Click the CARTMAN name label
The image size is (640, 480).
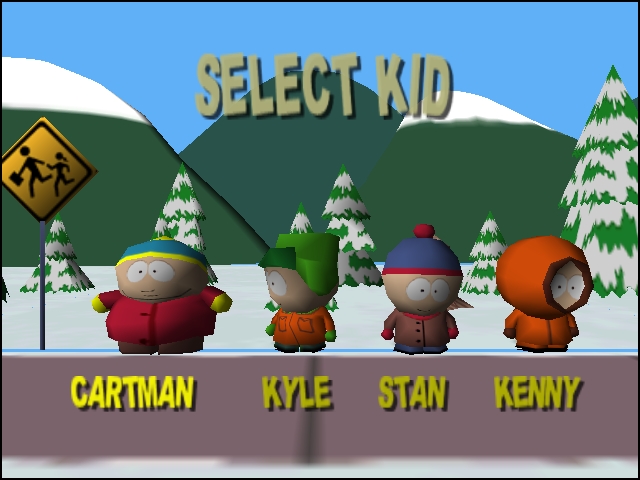pos(132,392)
